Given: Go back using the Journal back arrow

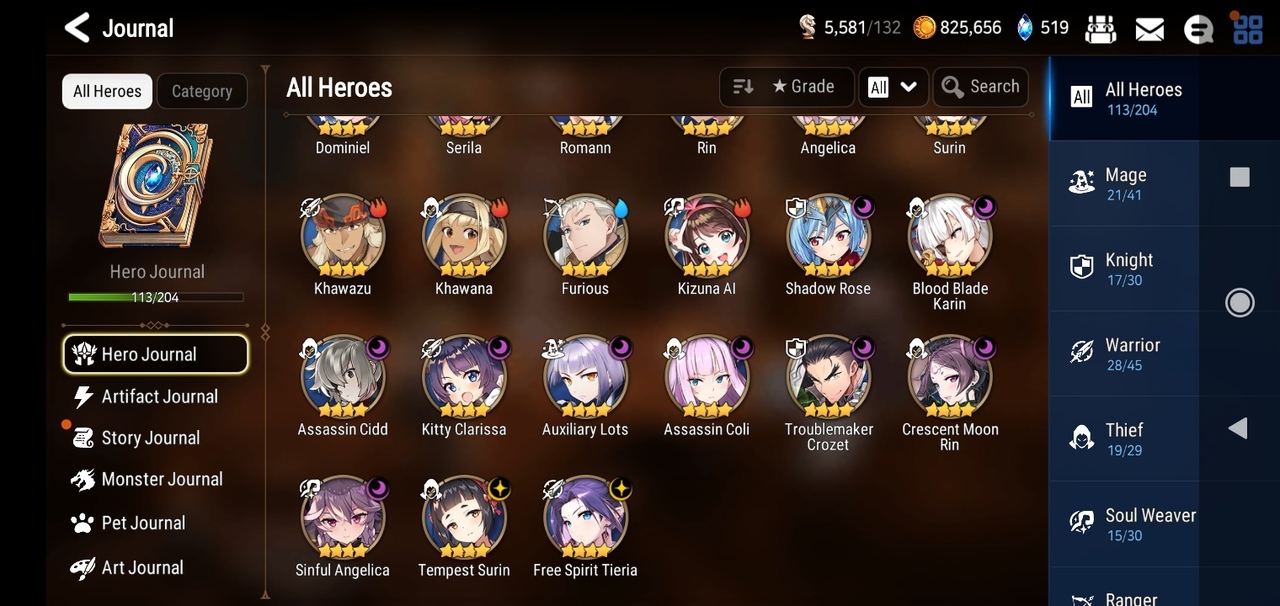Looking at the screenshot, I should click(77, 27).
